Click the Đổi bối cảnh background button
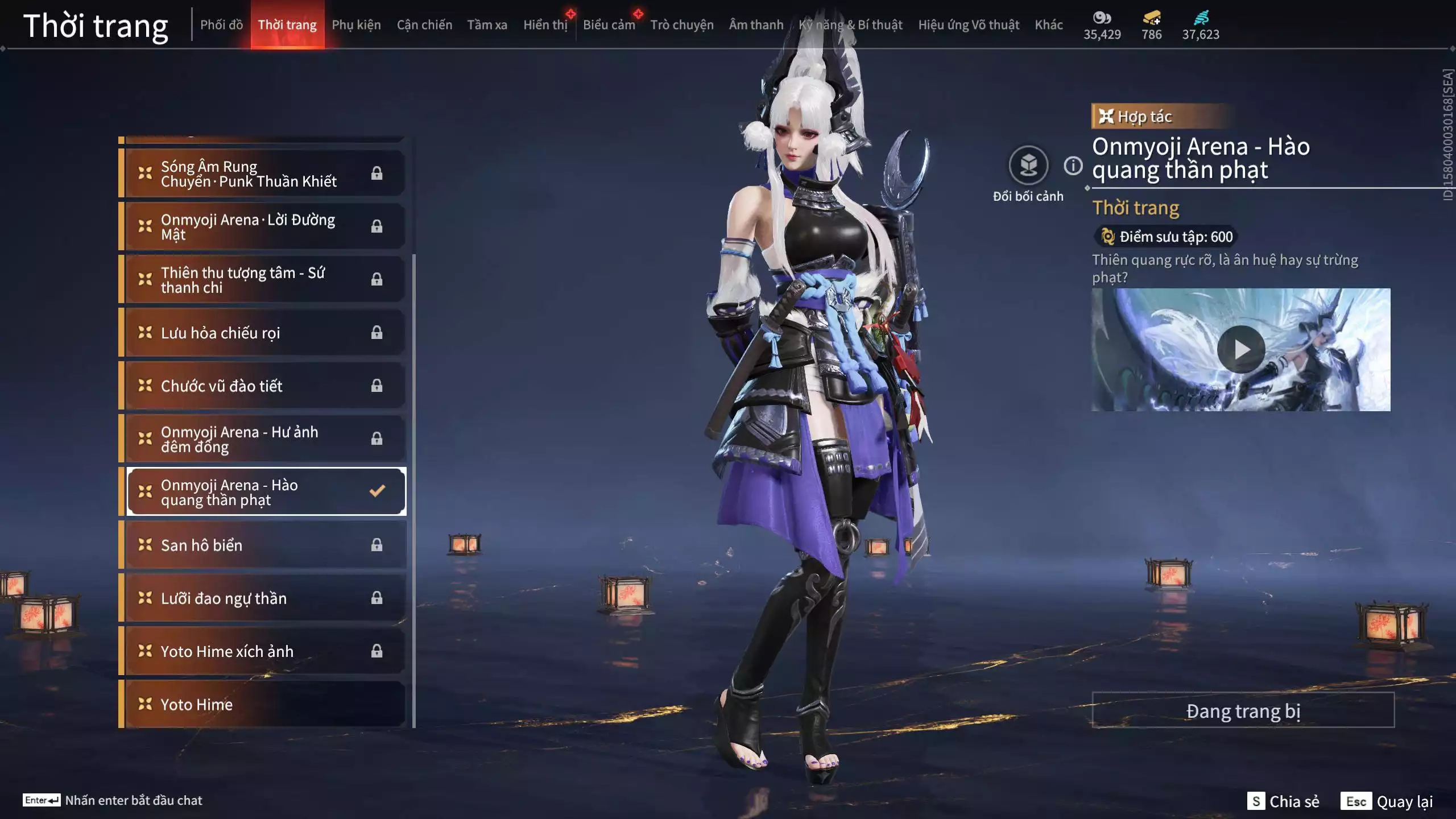The width and height of the screenshot is (1456, 819). pos(1028,166)
